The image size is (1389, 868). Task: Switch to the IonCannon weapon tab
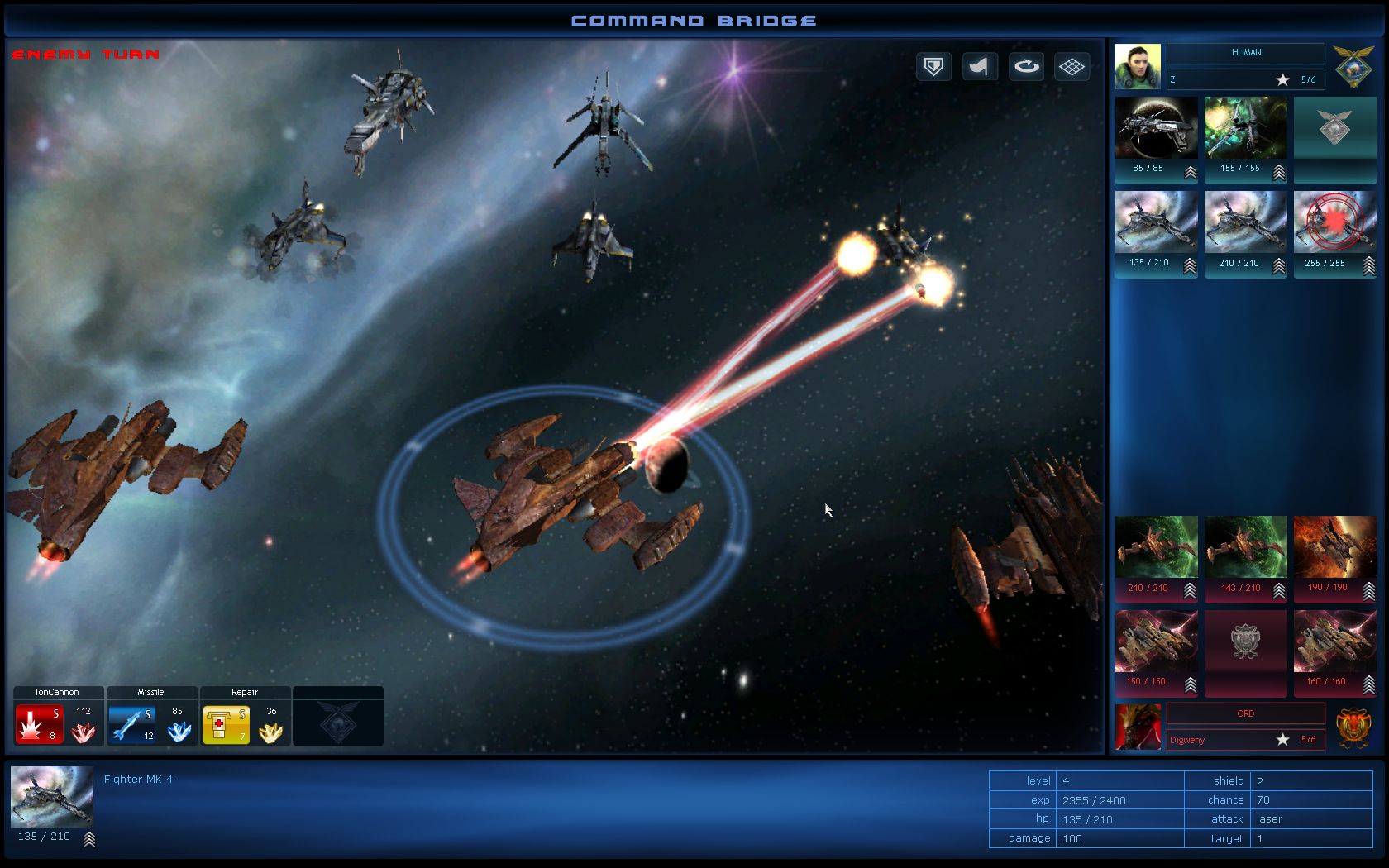tap(56, 692)
